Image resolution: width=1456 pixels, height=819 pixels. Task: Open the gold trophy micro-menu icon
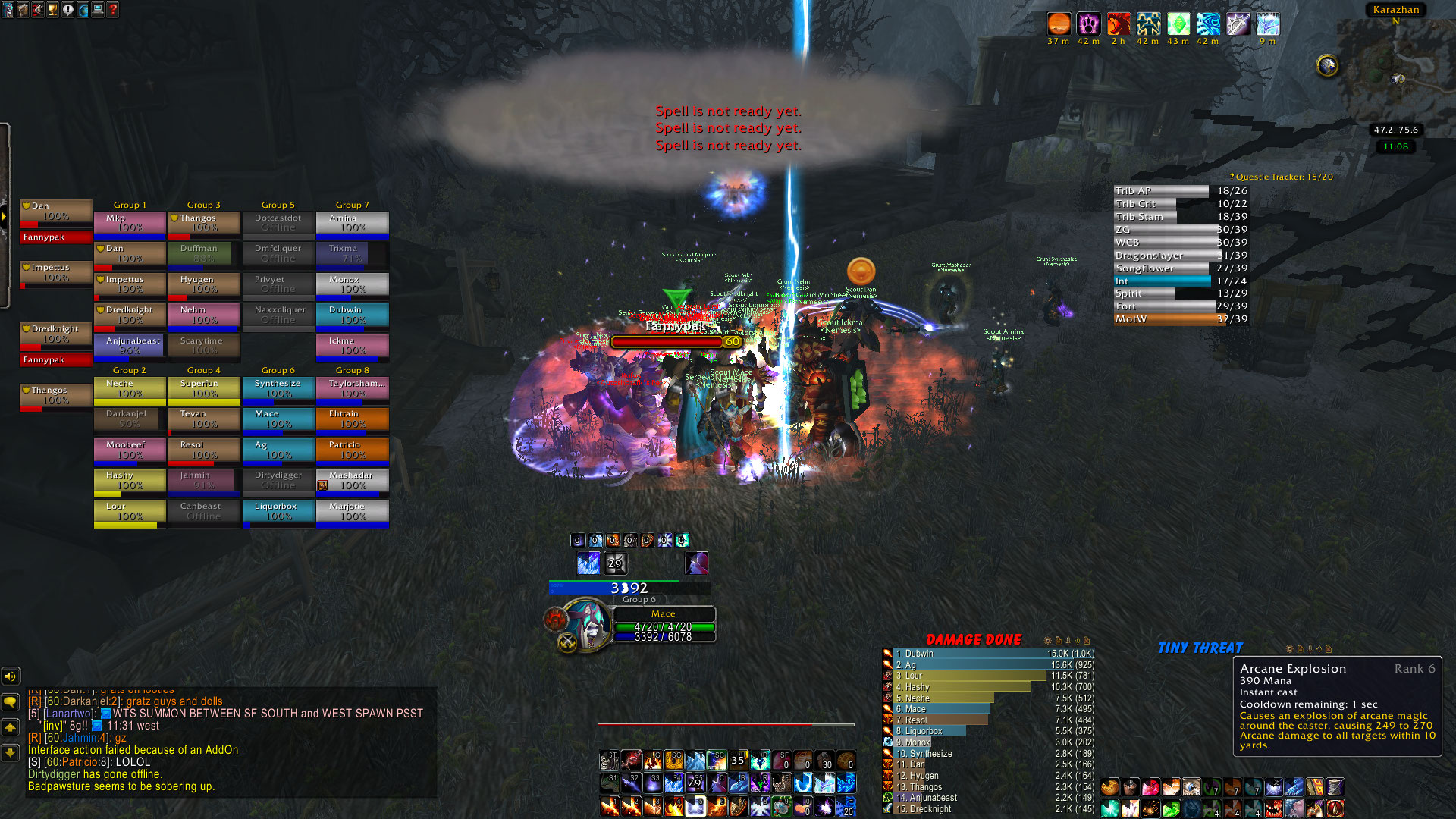pos(52,10)
